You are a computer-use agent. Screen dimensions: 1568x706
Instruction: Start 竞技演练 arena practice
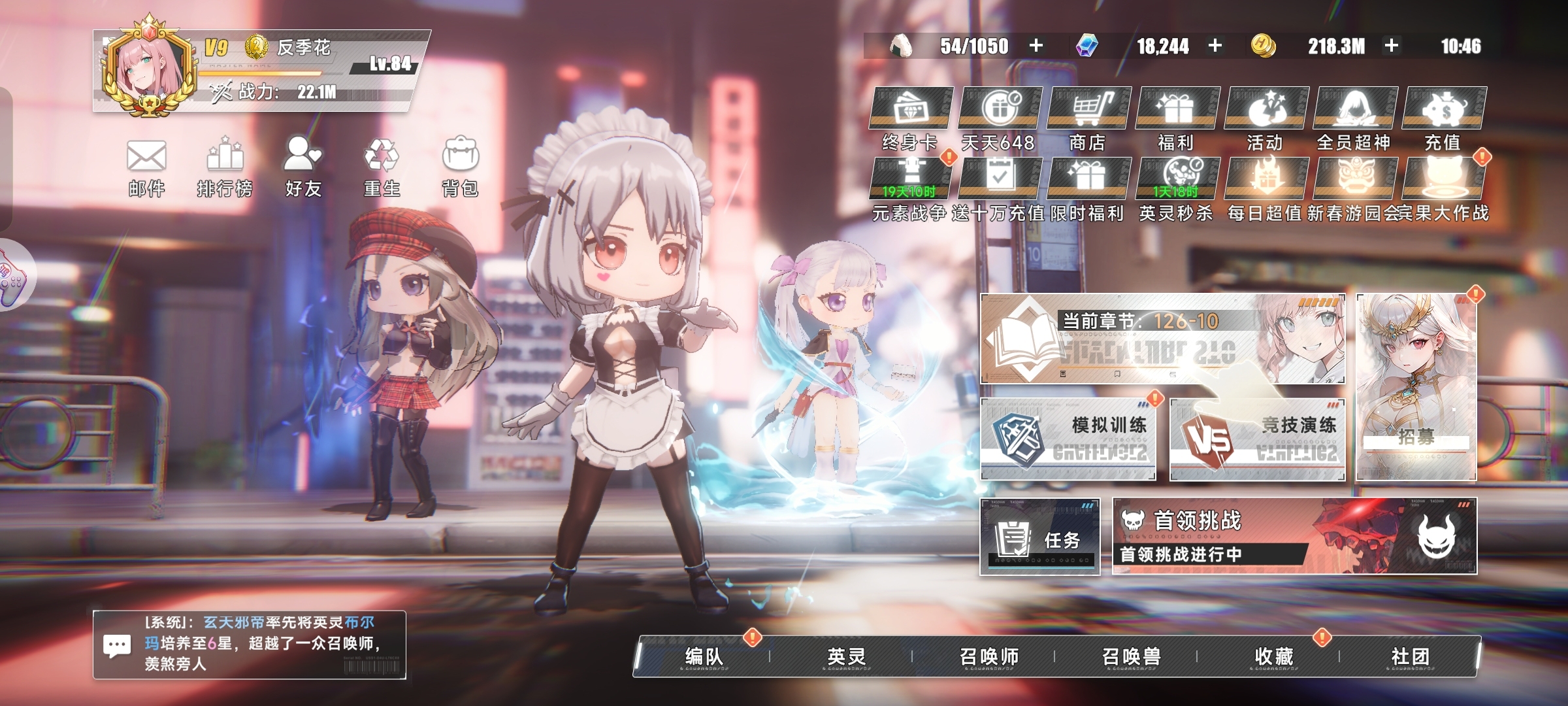pyautogui.click(x=1256, y=439)
